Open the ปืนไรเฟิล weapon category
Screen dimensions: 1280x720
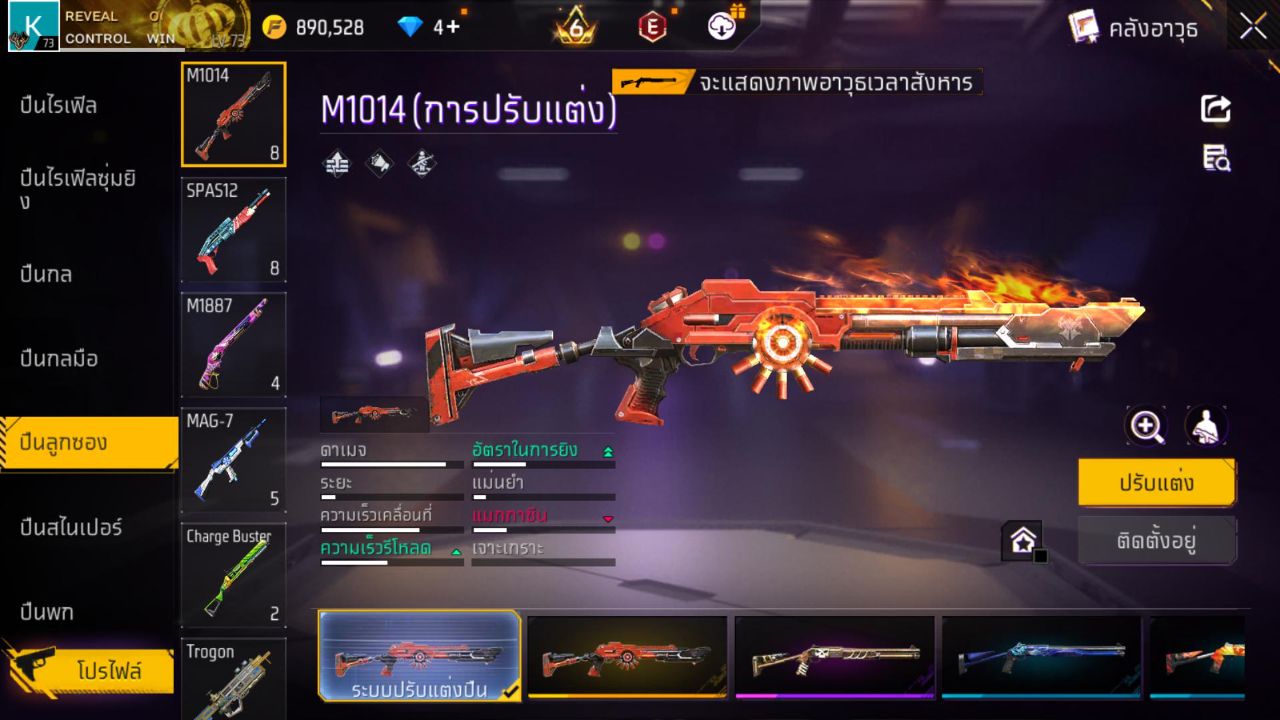click(60, 105)
